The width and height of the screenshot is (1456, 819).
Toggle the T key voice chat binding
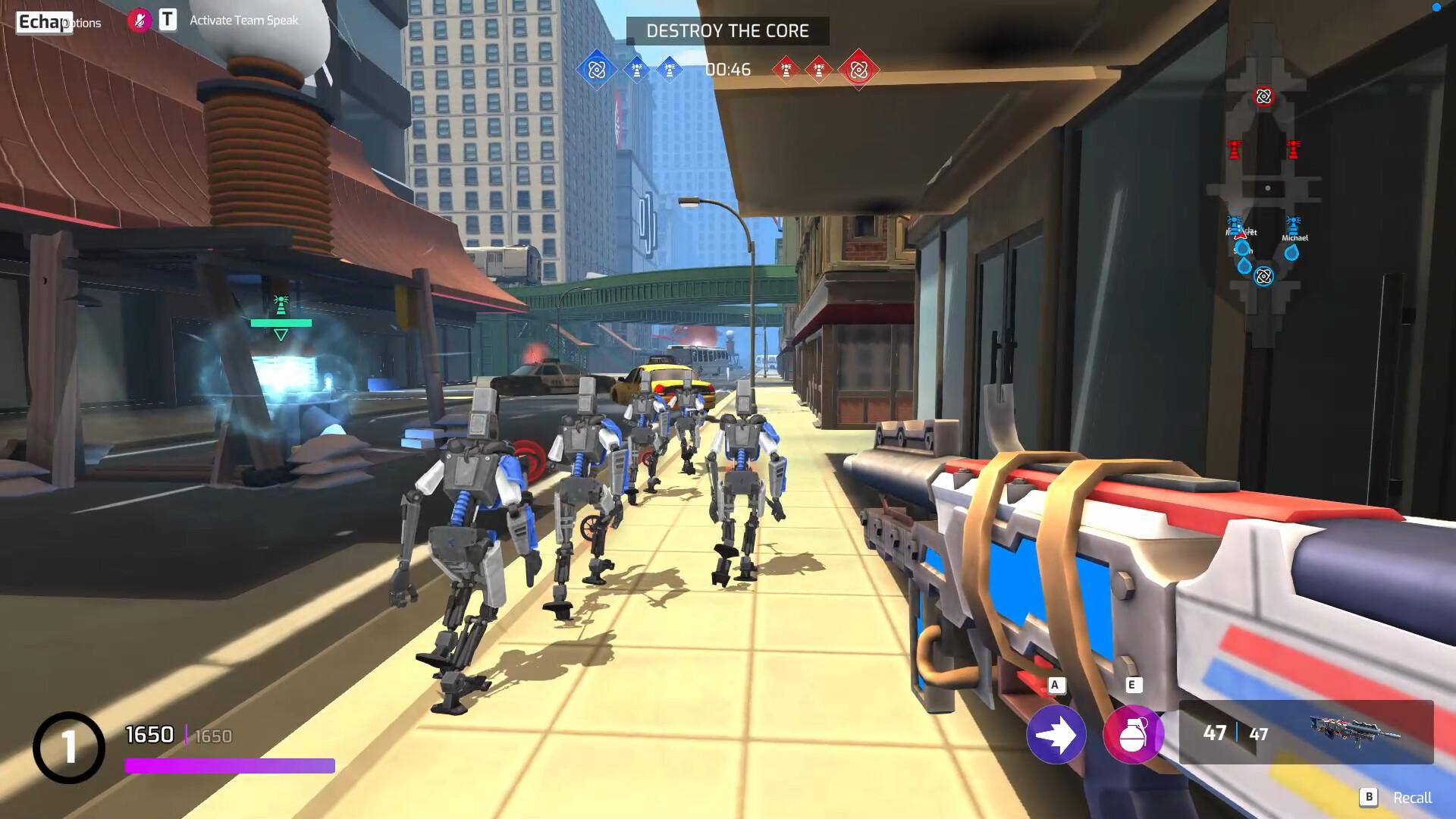[x=165, y=21]
